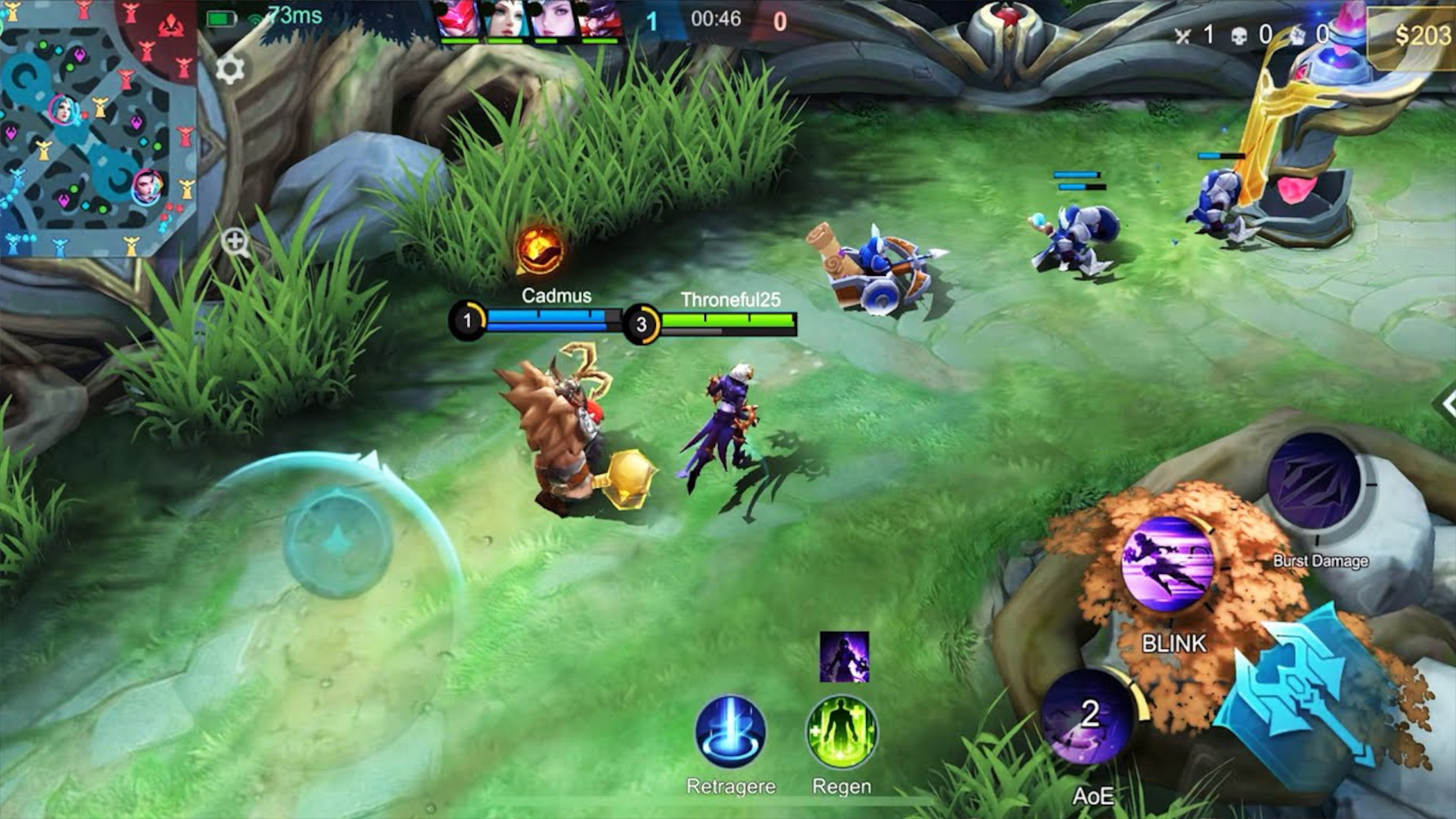
Task: Select Cadmus's level 1 badge
Action: (468, 319)
